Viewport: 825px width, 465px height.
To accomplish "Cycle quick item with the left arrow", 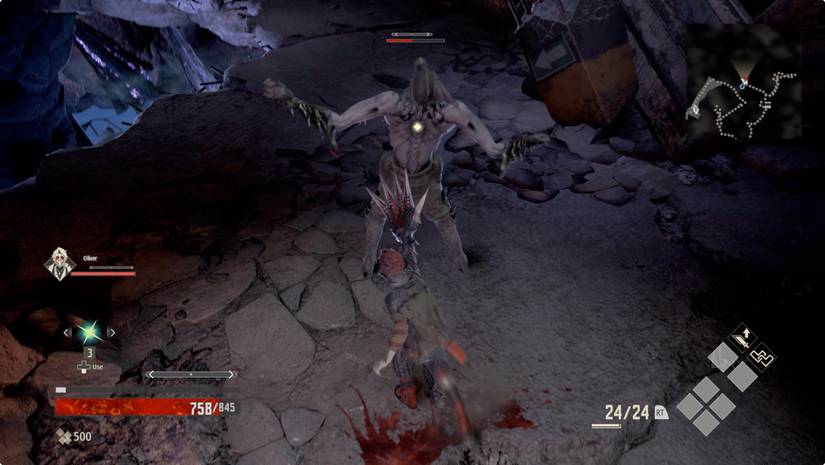I will (x=66, y=332).
